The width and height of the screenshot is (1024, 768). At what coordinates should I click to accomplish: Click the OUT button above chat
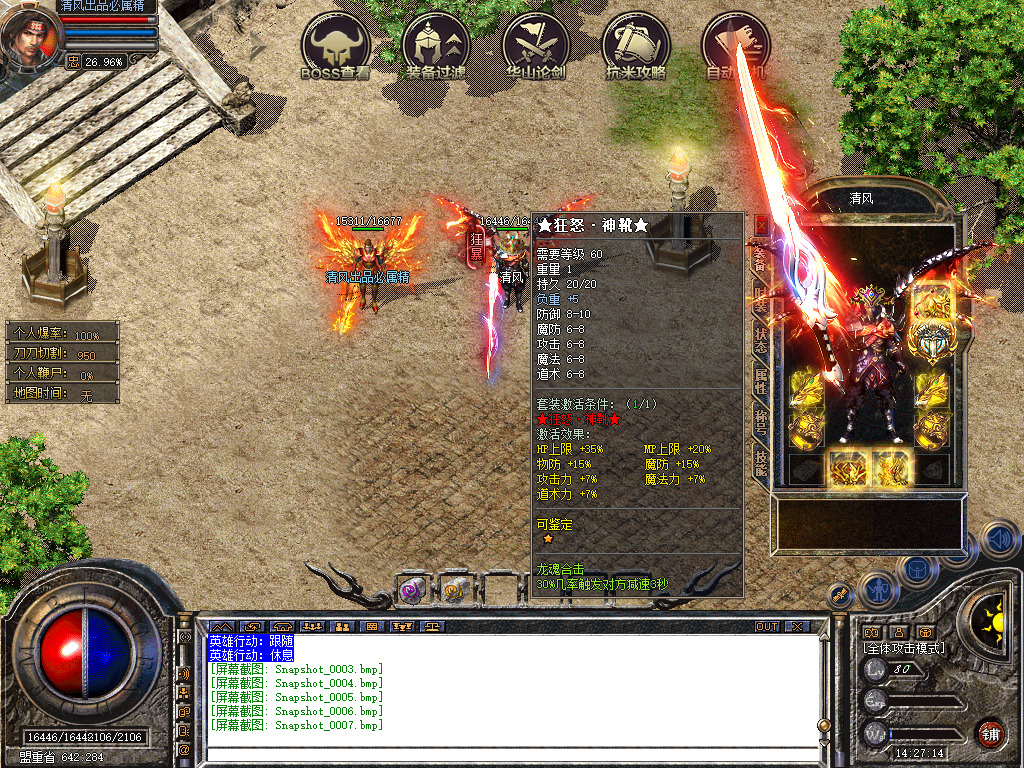767,627
